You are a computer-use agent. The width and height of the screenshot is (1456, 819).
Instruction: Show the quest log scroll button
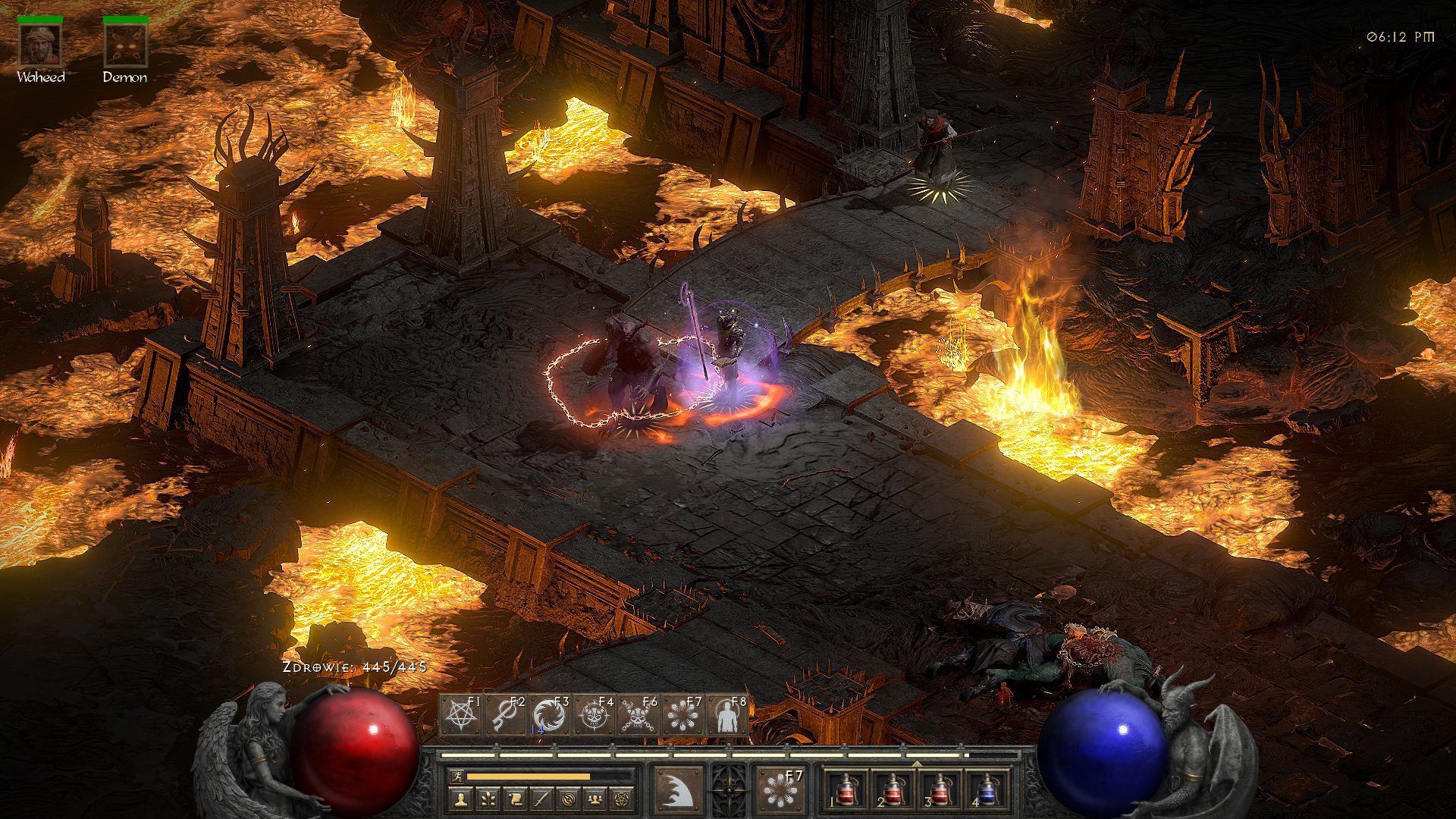513,799
